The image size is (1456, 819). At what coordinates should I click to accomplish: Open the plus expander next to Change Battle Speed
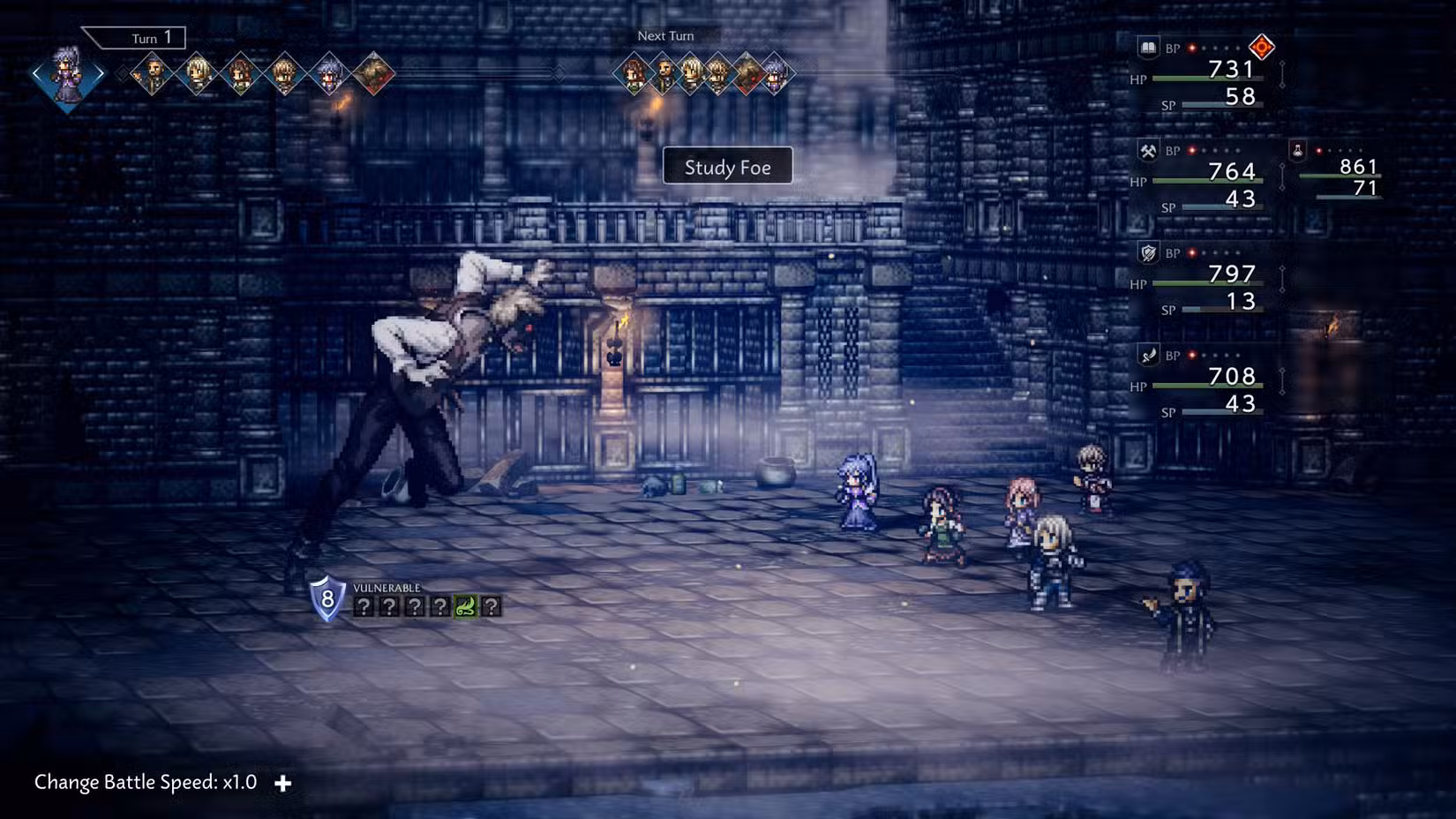284,782
